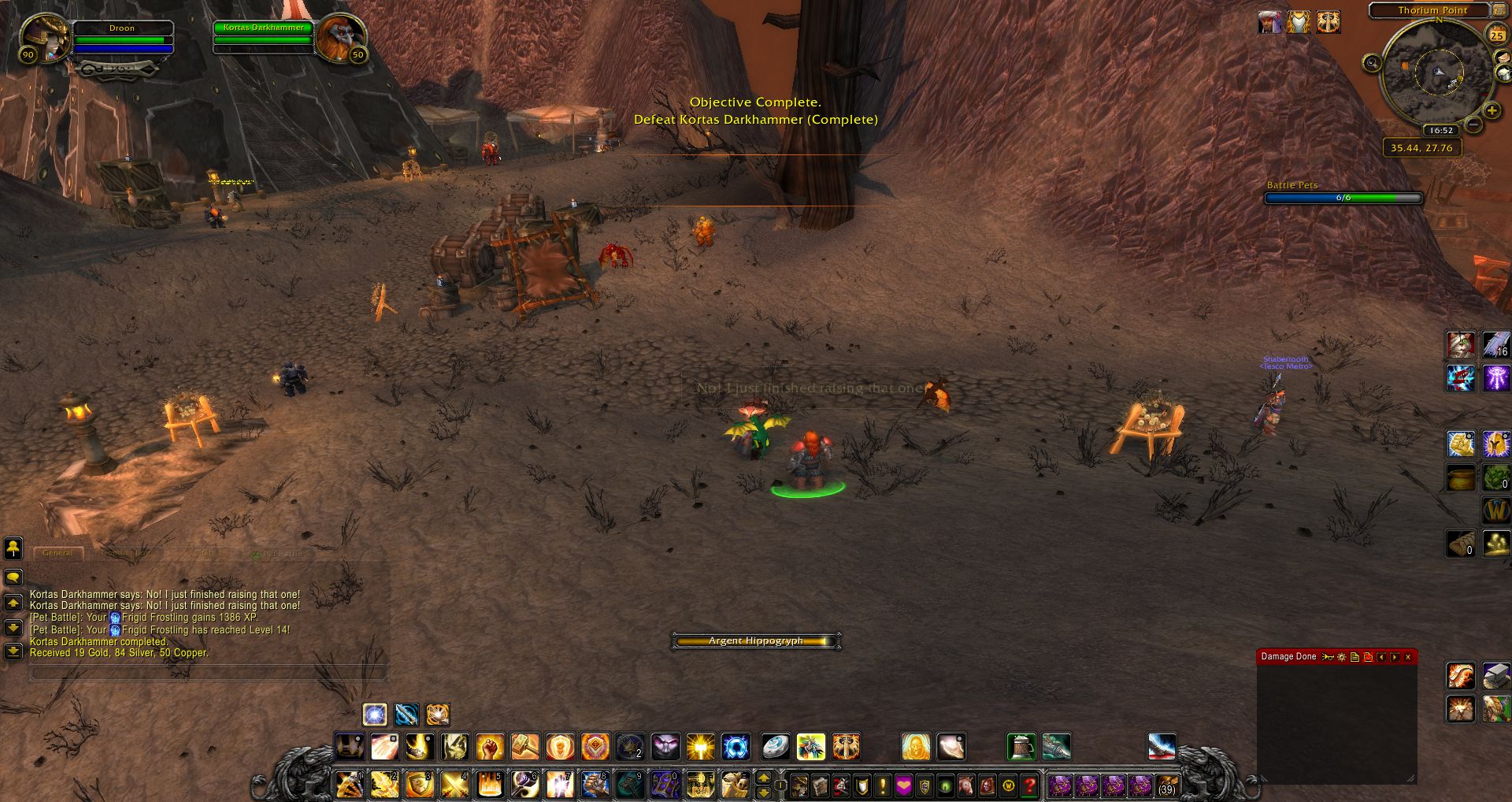Open the backpack showing 39 free slots
This screenshot has width=1512, height=802.
[1166, 785]
